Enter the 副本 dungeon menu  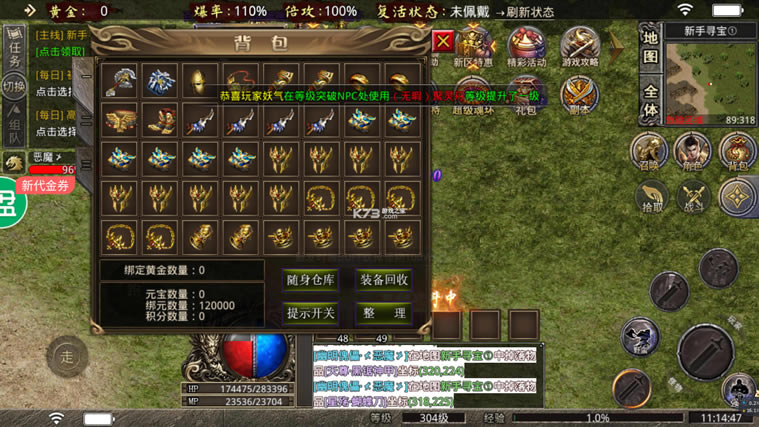click(x=580, y=96)
